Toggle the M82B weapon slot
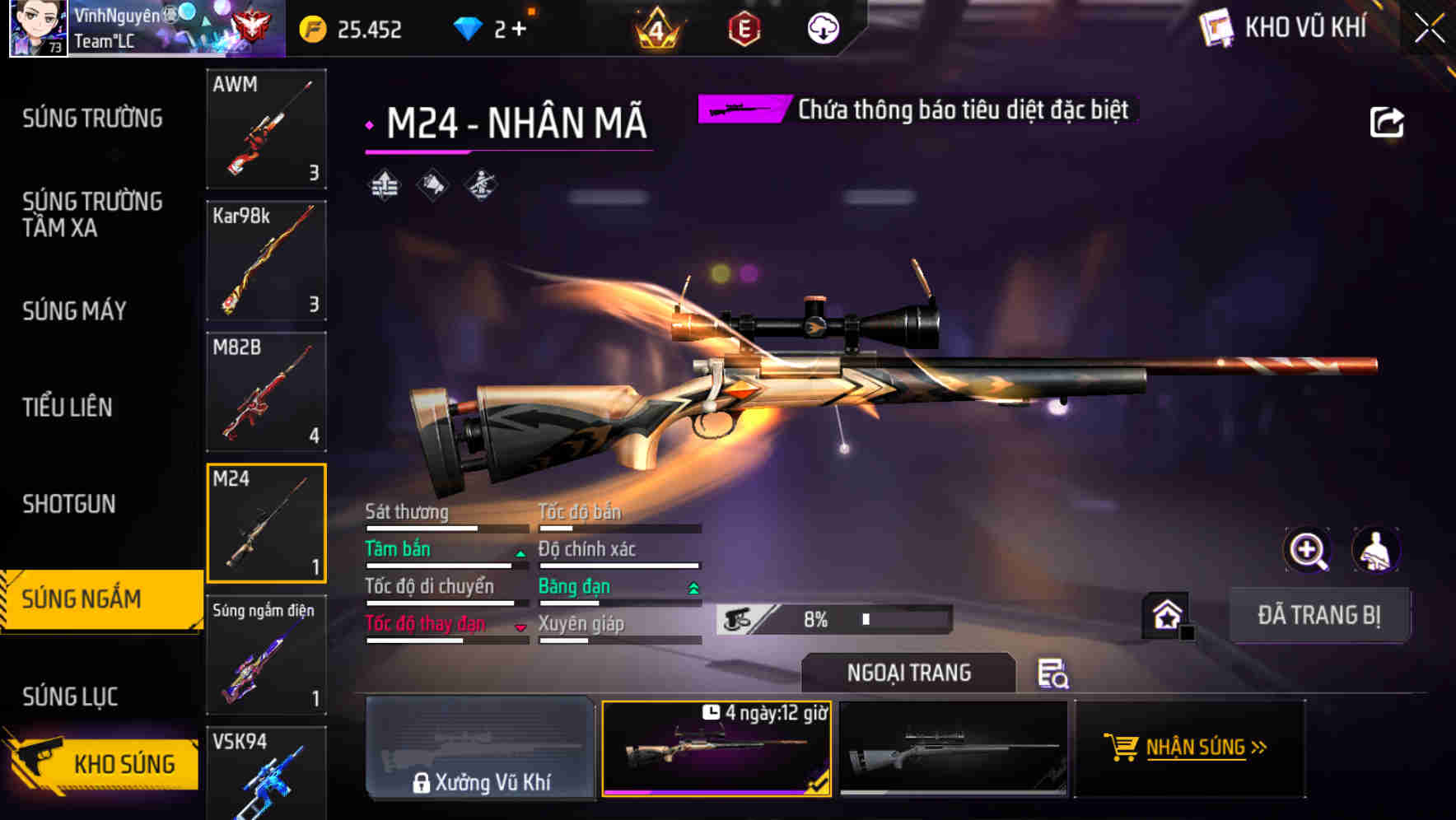The height and width of the screenshot is (820, 1456). click(266, 392)
